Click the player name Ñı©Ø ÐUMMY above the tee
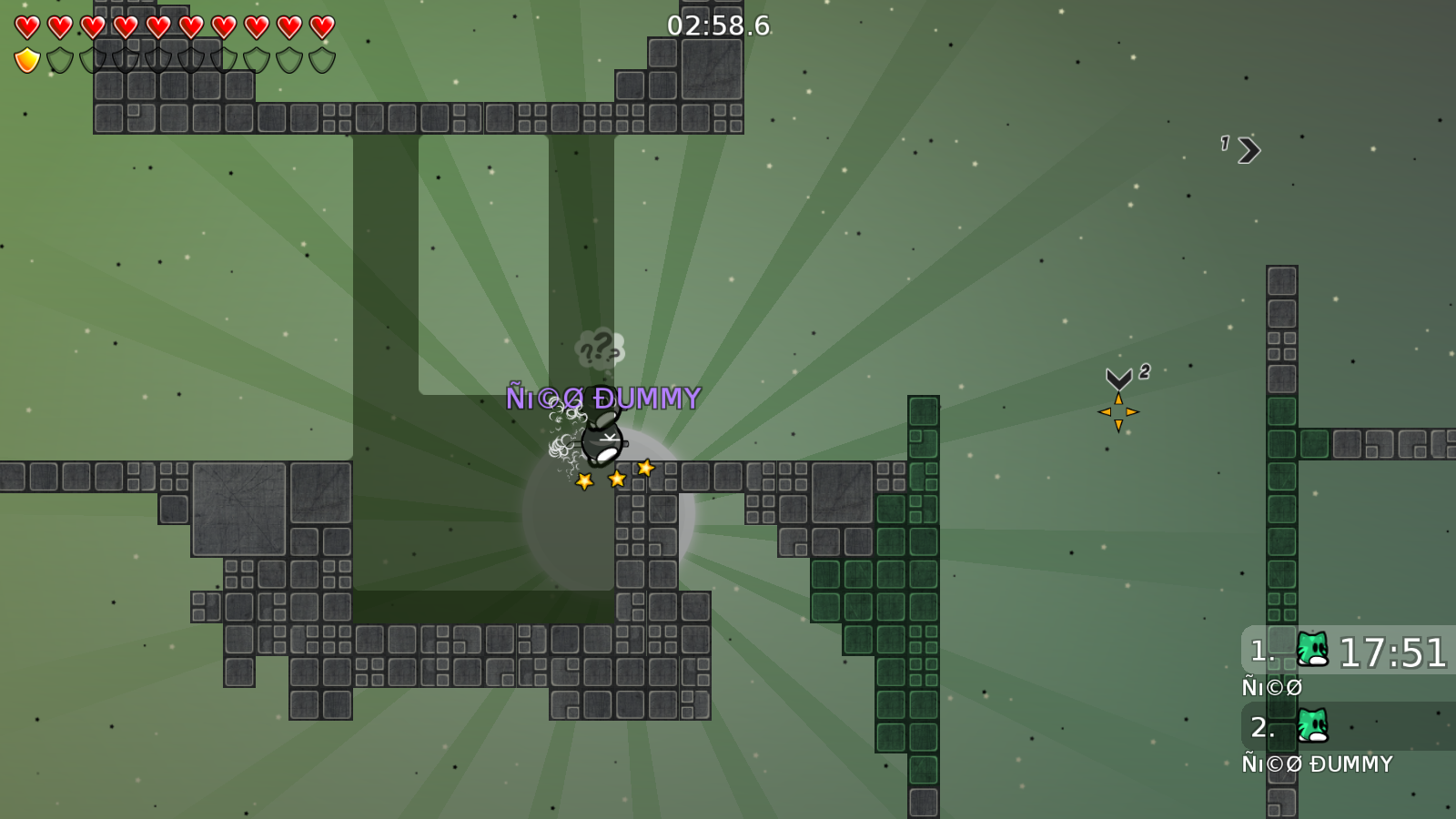The width and height of the screenshot is (1456, 819). coord(603,396)
